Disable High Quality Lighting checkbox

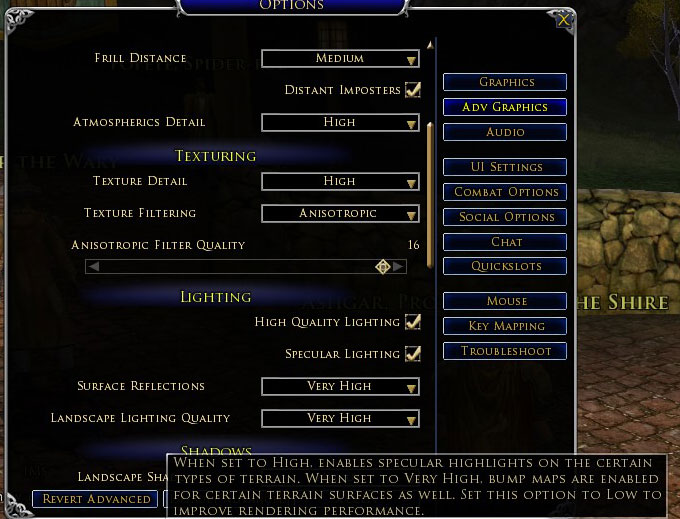click(x=412, y=322)
